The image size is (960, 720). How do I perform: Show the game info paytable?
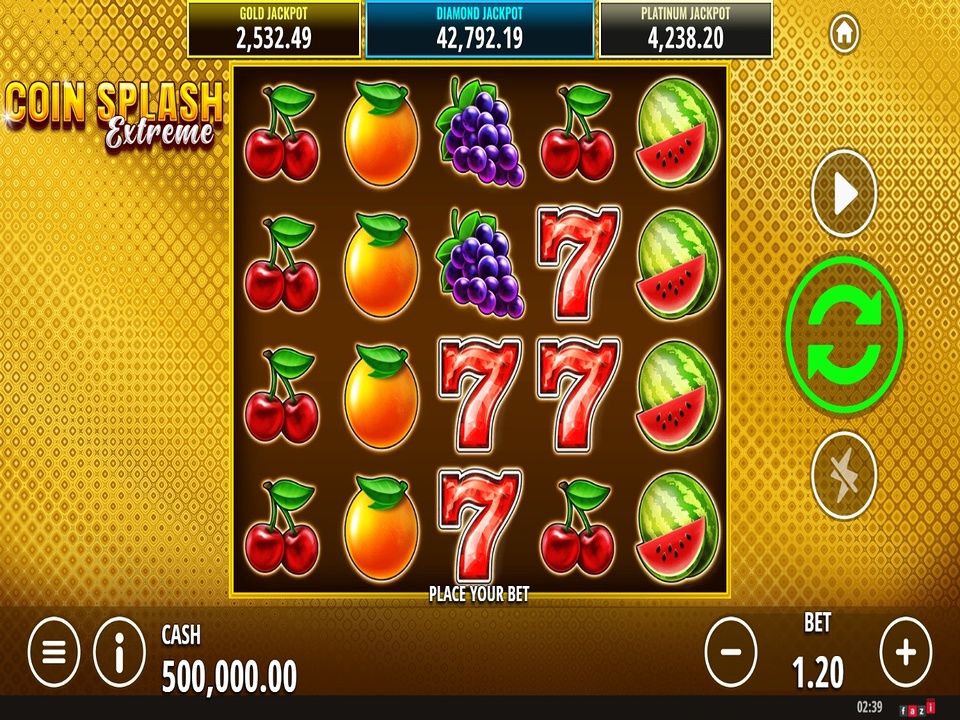point(119,652)
